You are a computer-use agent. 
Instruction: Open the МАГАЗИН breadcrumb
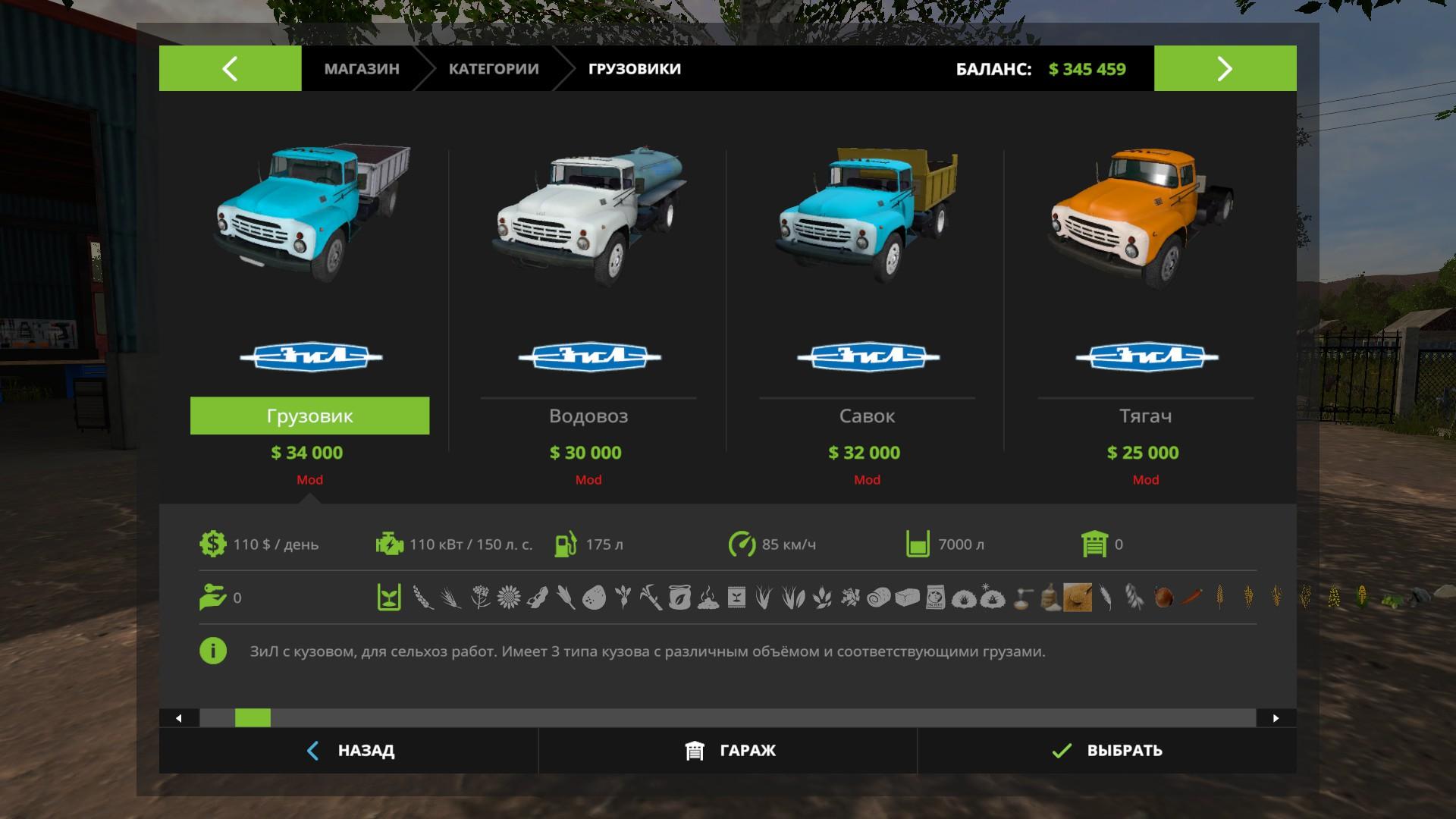[x=362, y=69]
